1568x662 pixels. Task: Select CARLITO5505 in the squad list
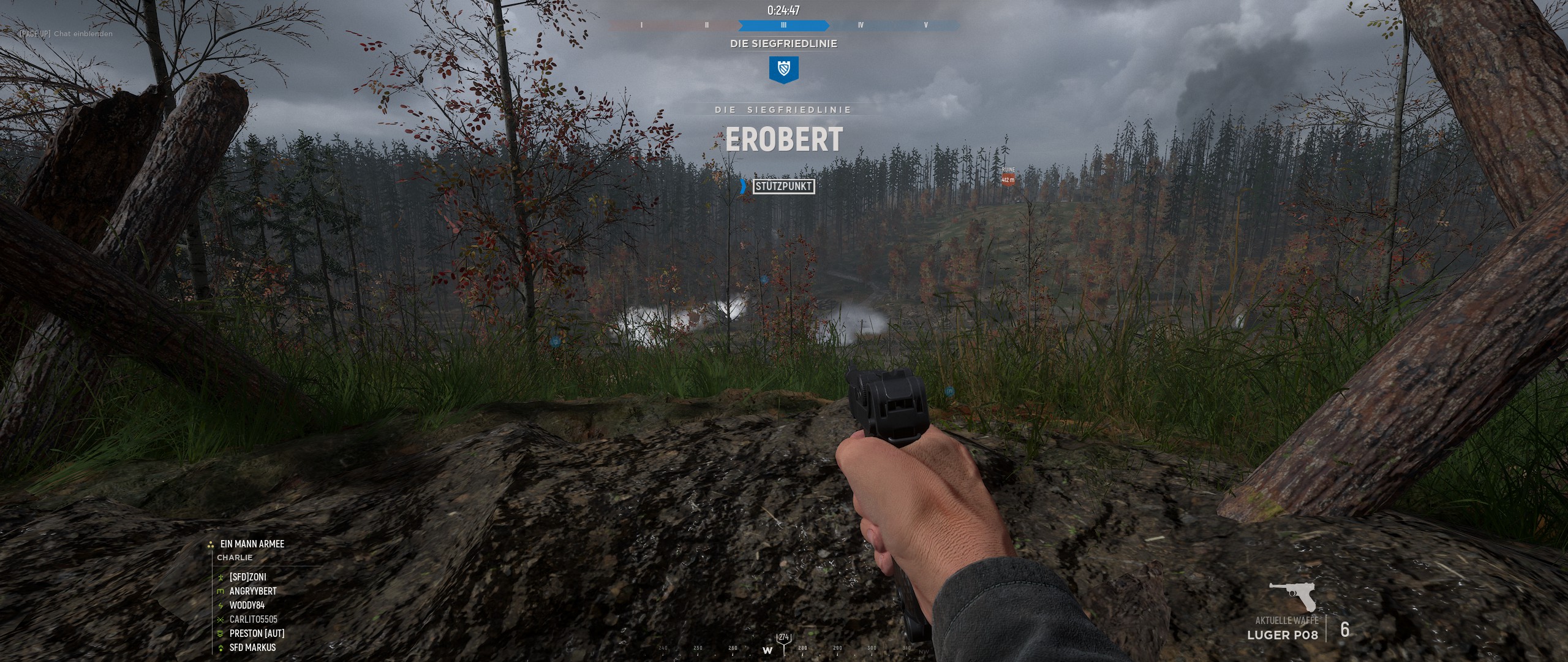click(x=253, y=619)
